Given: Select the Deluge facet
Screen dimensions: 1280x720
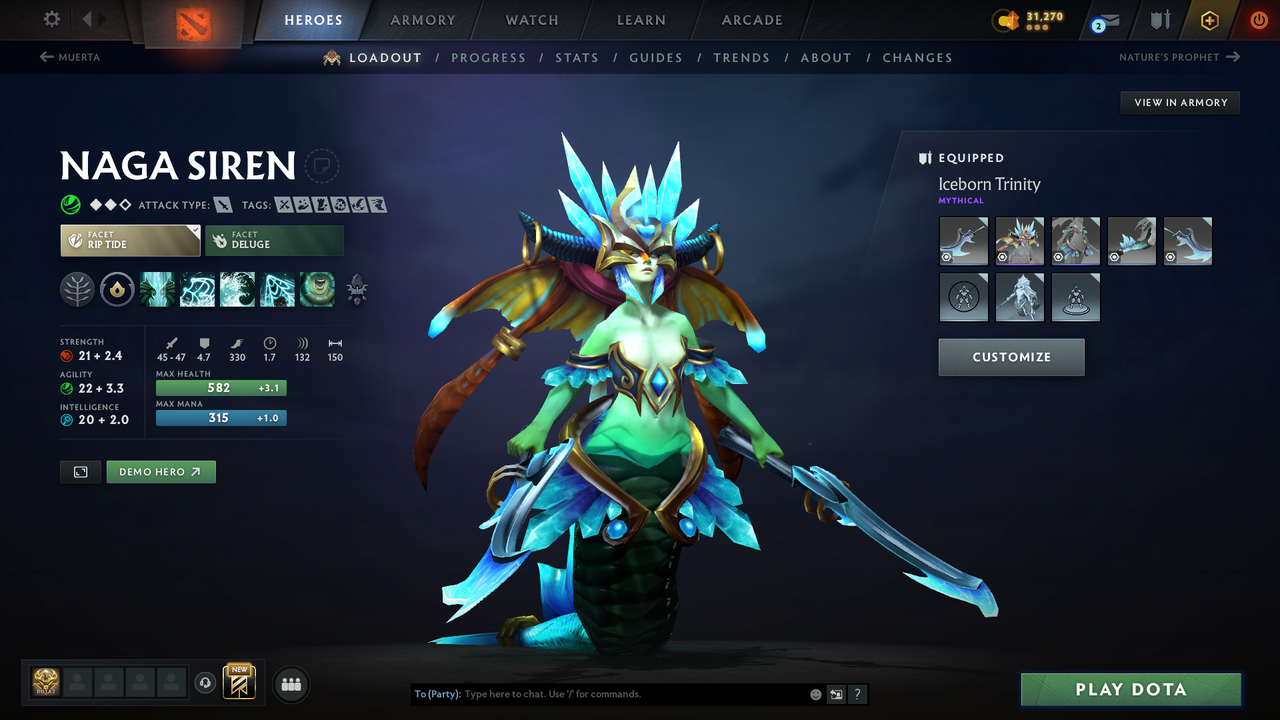Looking at the screenshot, I should (x=274, y=240).
